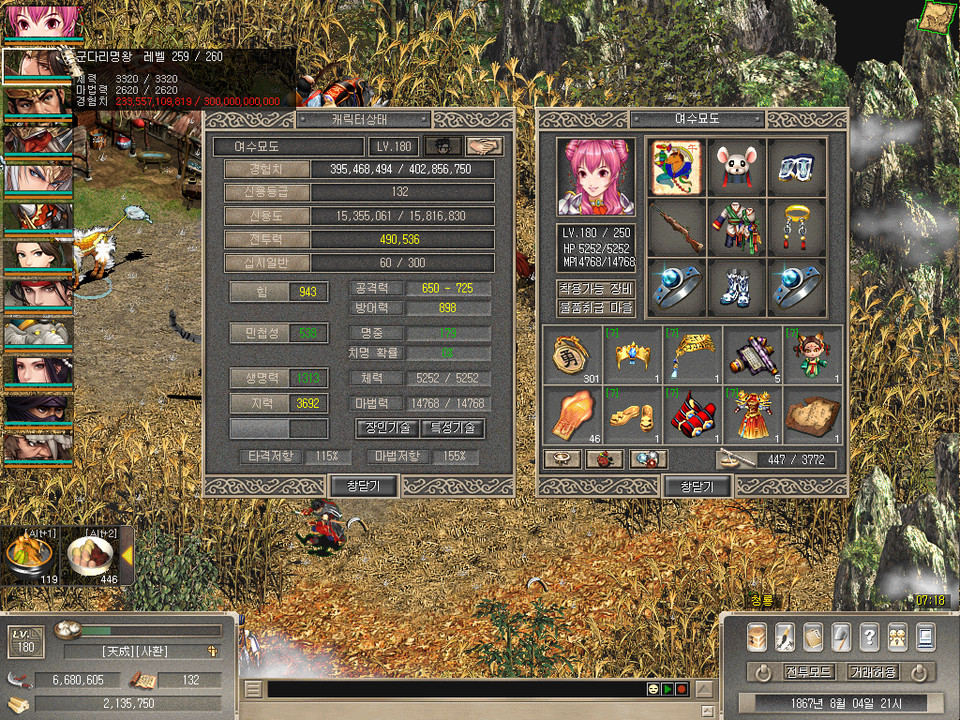Select the gold crown inventory item
Viewport: 960px width, 720px height.
pyautogui.click(x=632, y=355)
